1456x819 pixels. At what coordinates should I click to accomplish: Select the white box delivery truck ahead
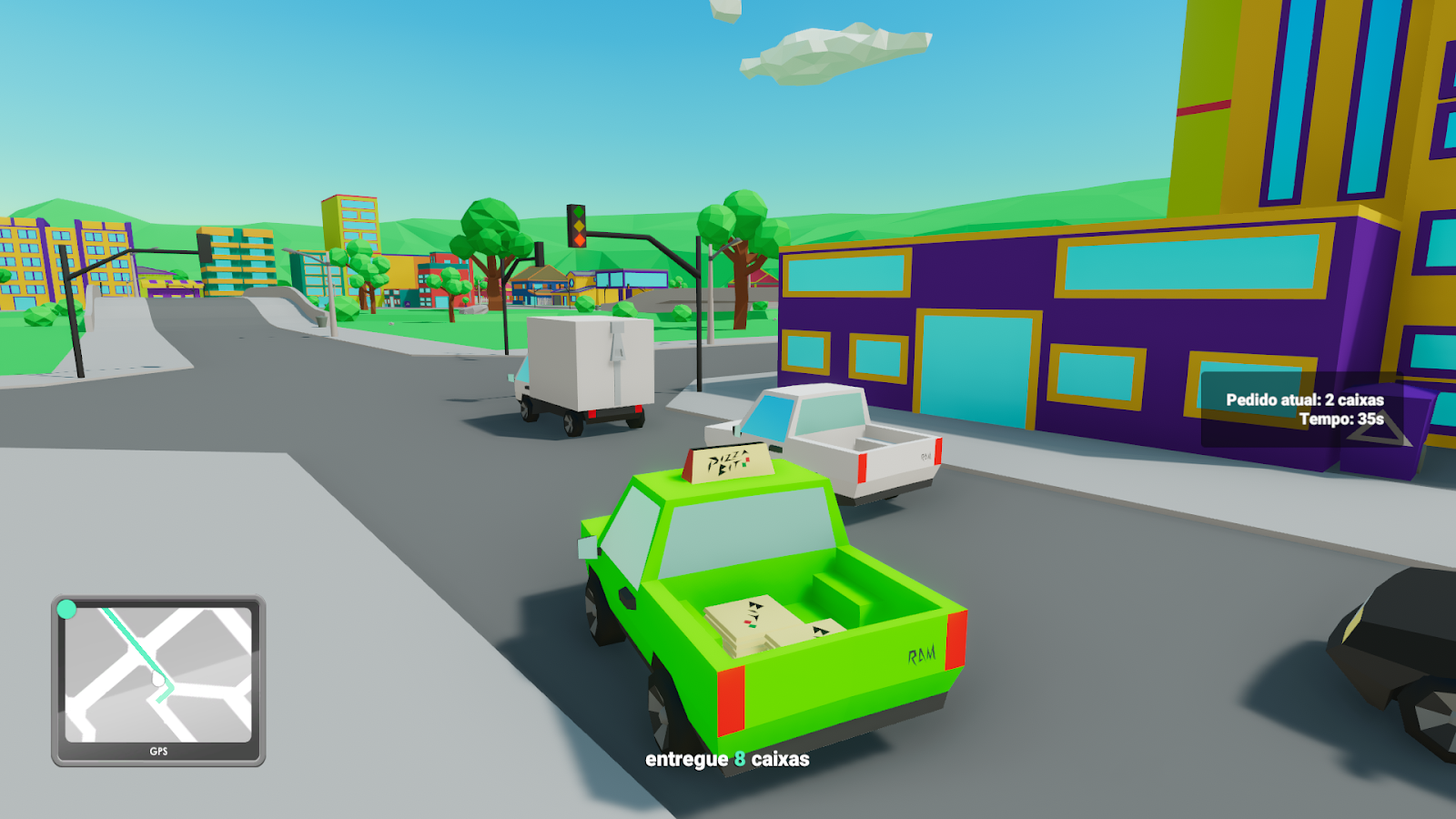coord(587,364)
